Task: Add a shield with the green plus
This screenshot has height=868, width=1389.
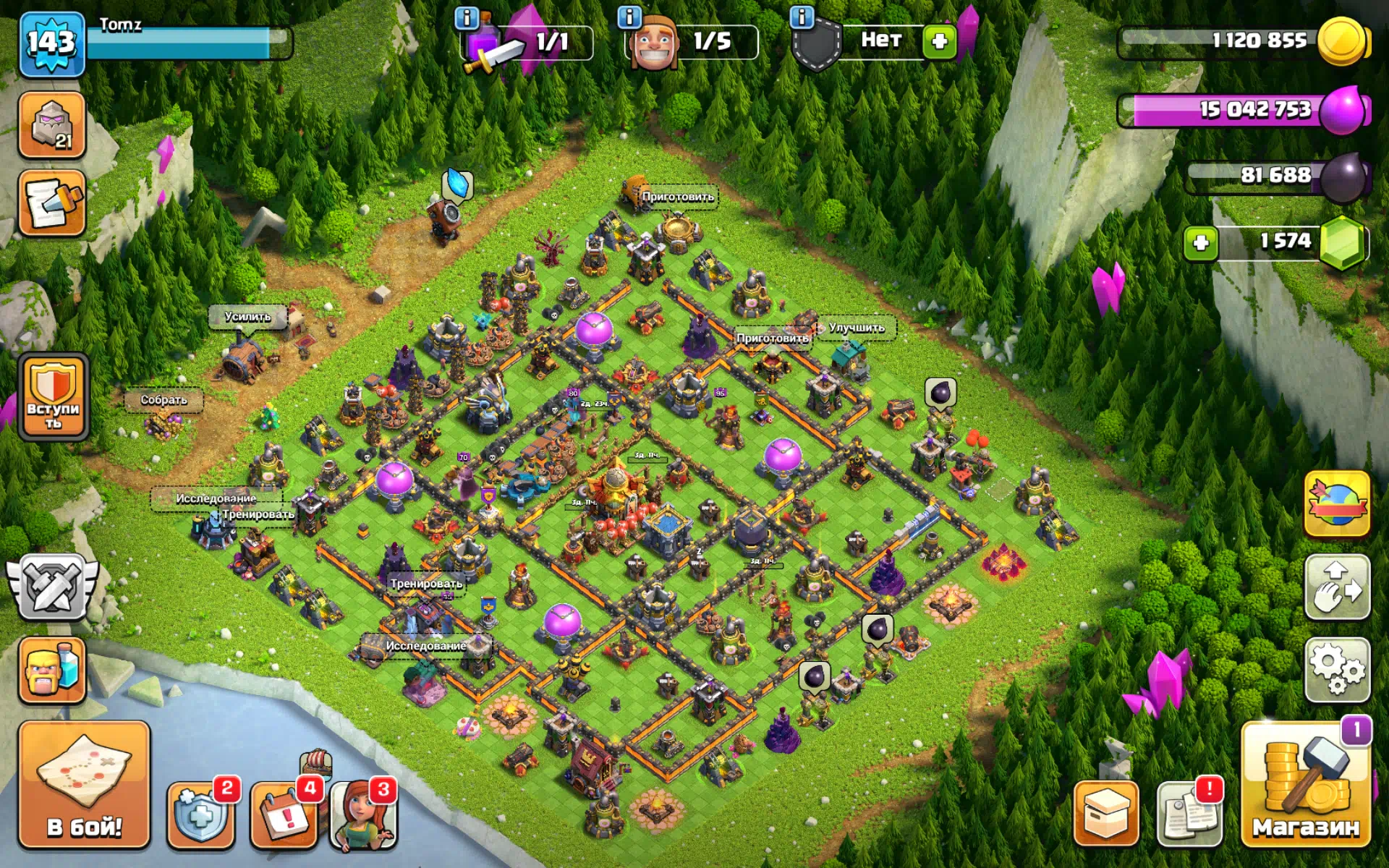Action: tap(939, 41)
